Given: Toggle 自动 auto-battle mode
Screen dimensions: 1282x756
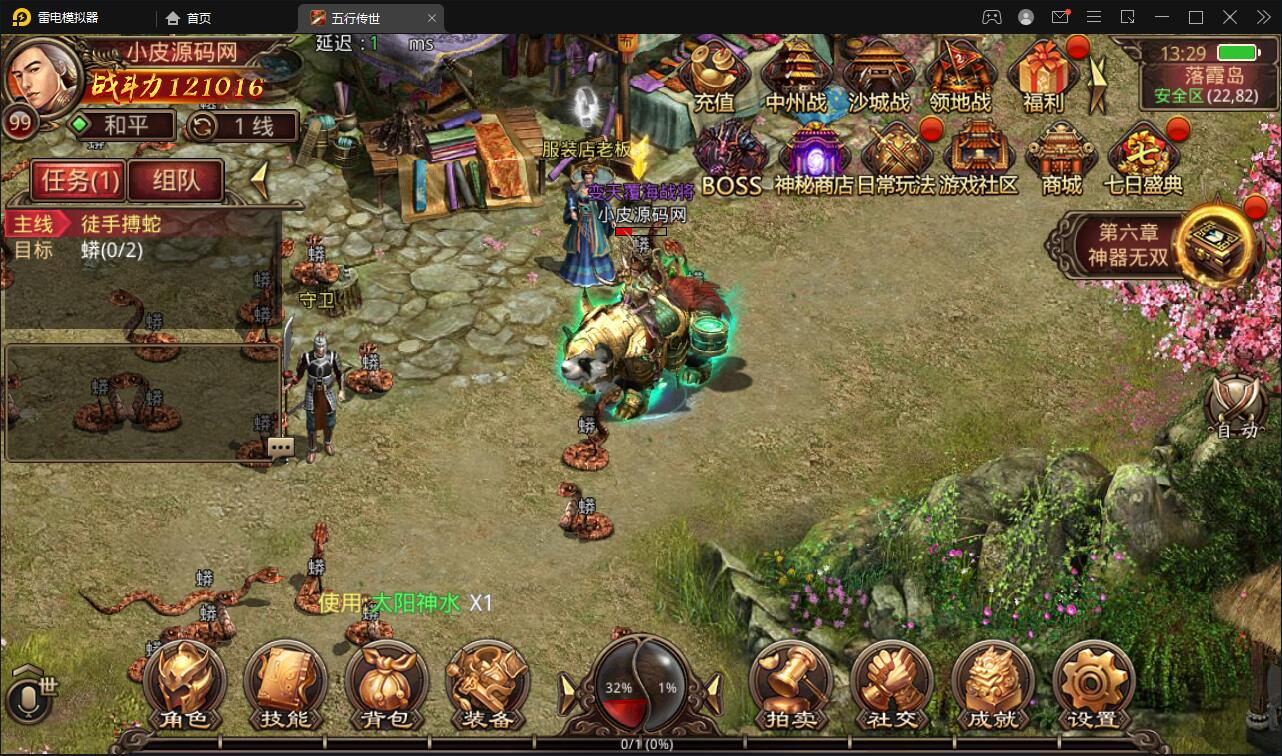Looking at the screenshot, I should coord(1237,407).
